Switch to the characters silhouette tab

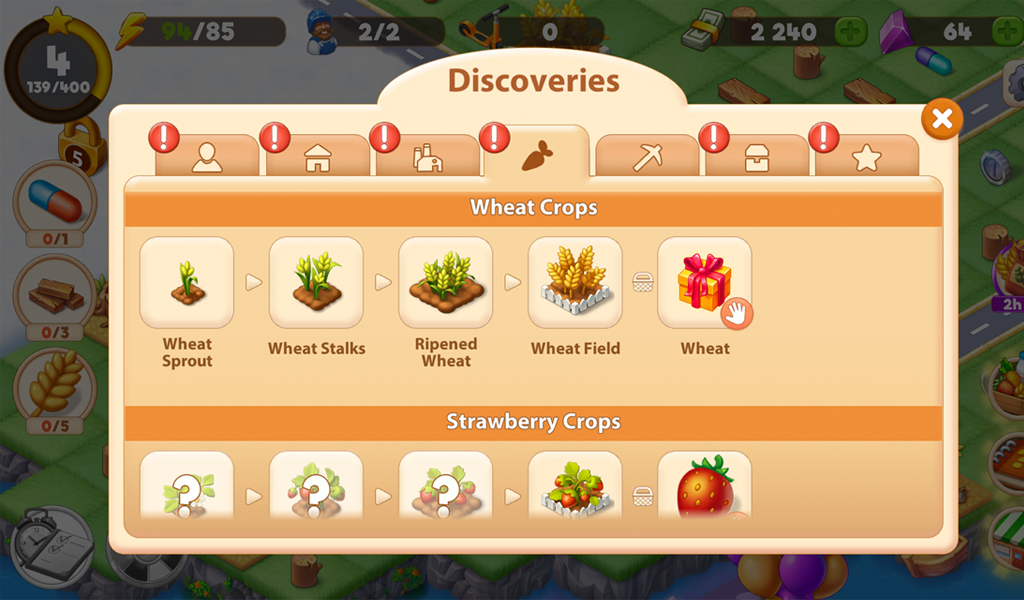click(207, 157)
